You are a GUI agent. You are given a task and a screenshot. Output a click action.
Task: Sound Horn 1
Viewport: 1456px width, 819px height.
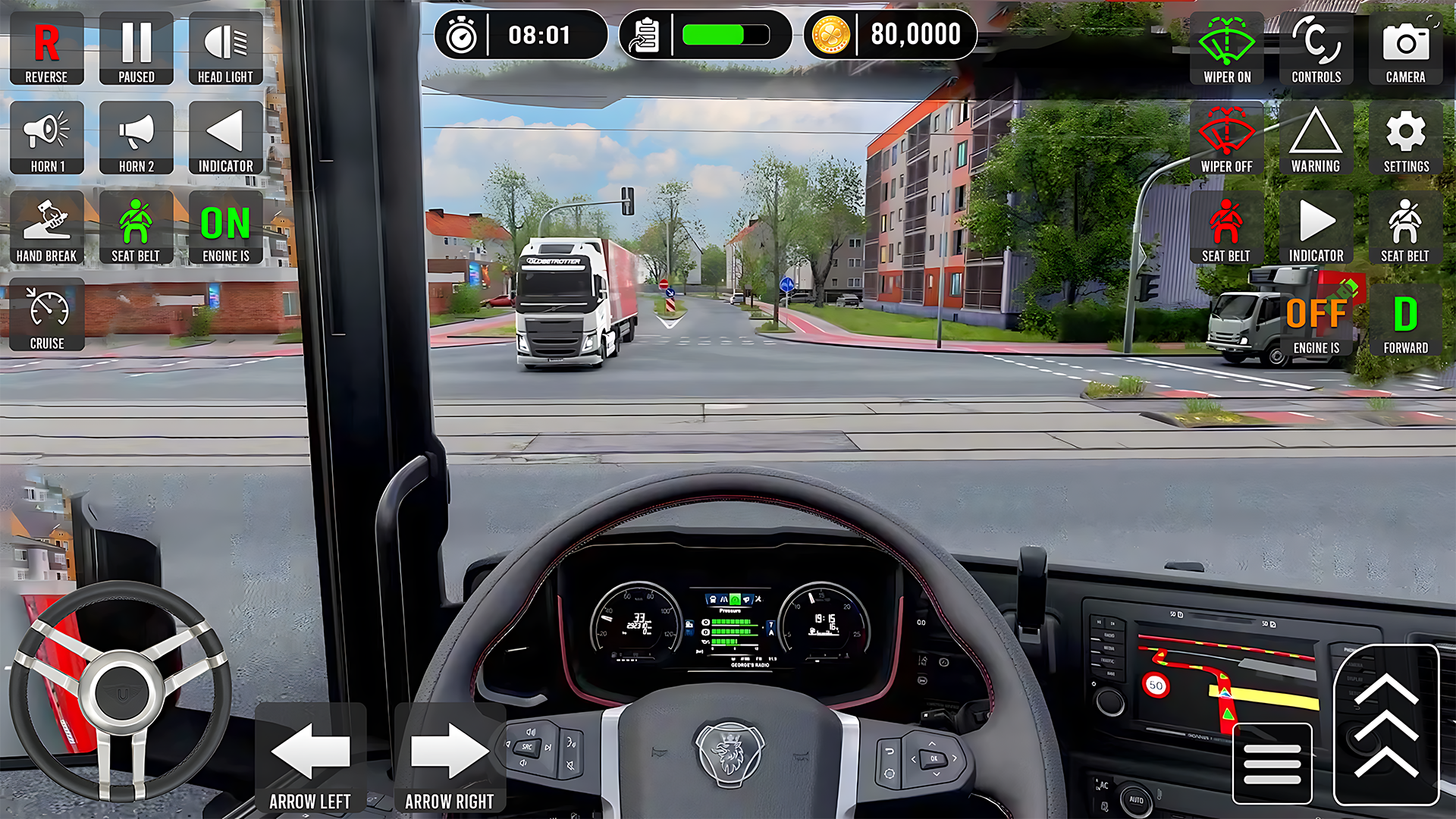coord(46,138)
